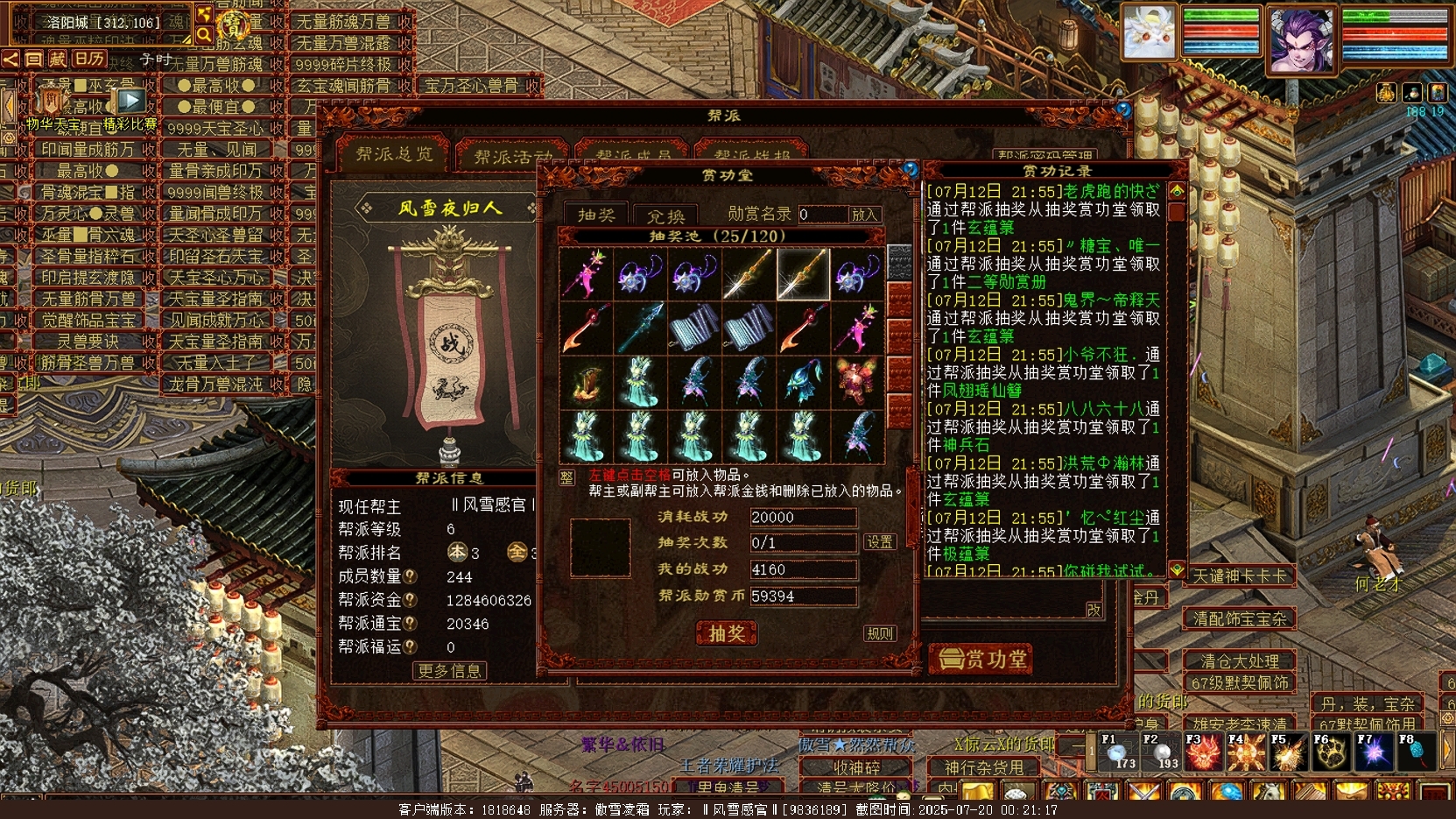Screen dimensions: 1456x819
Task: Click the 设置 button beside draw count
Action: [879, 542]
